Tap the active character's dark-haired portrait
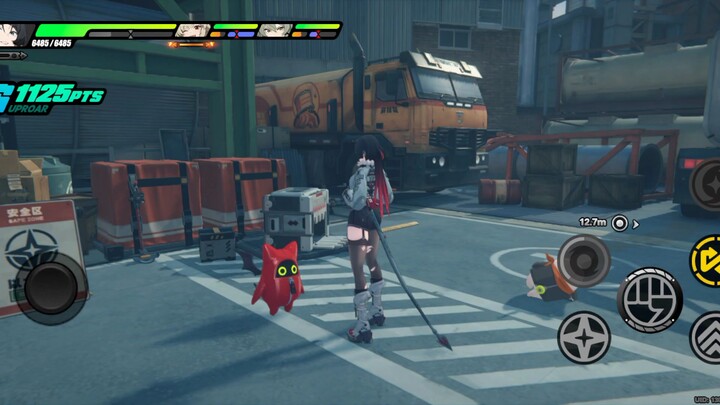Screen dimensions: 720x405 click(x=13, y=32)
